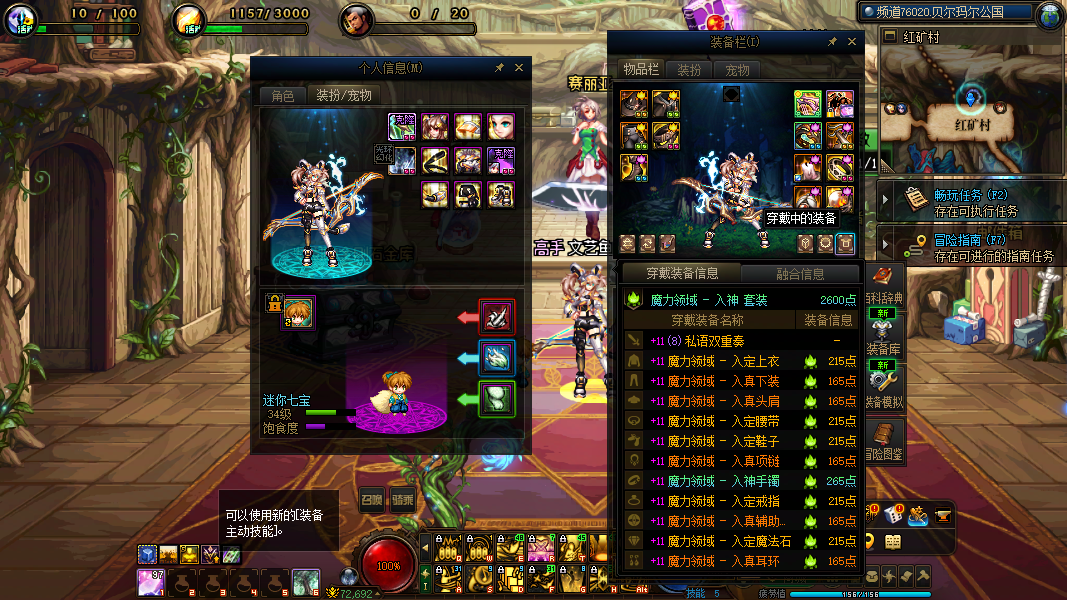This screenshot has height=600, width=1067.
Task: Click the 骑乘 mount button
Action: (403, 500)
